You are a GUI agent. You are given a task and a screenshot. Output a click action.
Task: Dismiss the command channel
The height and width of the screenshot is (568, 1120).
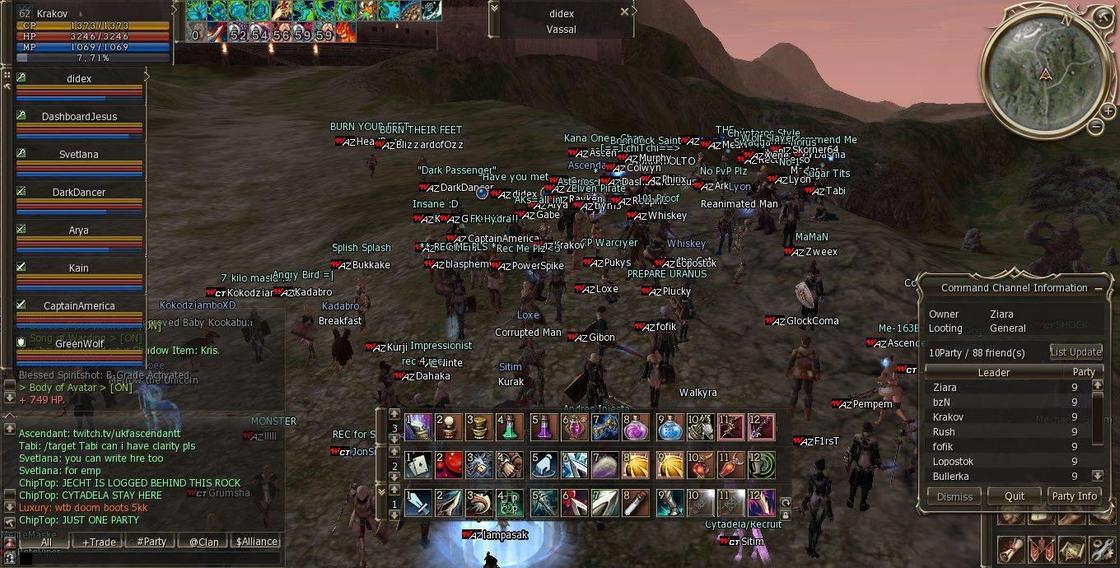[954, 496]
